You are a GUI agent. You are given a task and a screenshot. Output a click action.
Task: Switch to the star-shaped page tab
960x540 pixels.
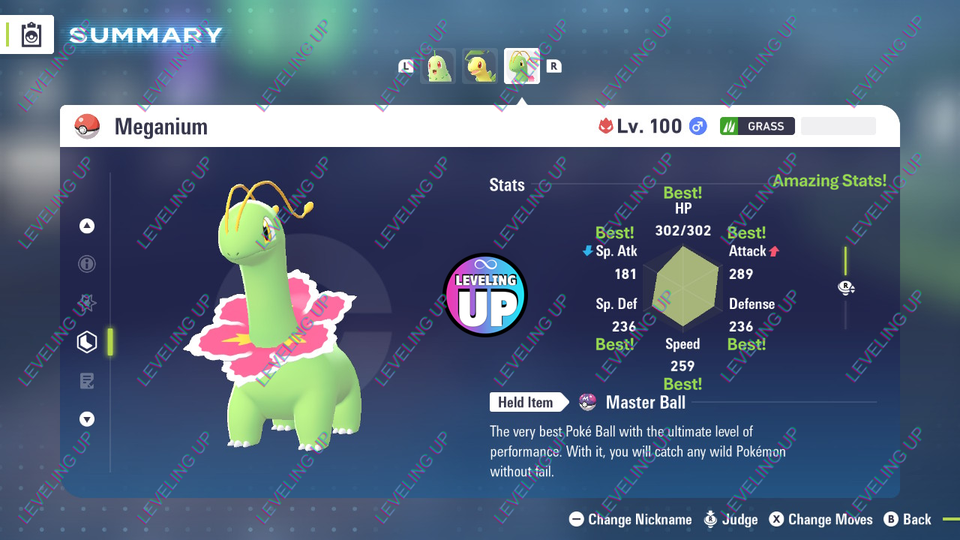(x=87, y=303)
